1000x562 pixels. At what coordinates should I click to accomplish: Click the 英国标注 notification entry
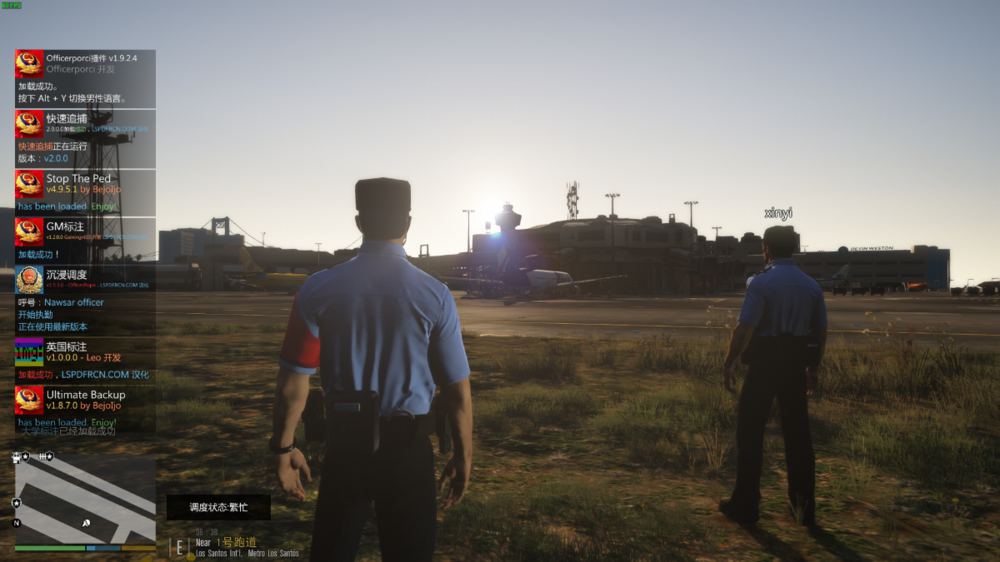(x=85, y=360)
